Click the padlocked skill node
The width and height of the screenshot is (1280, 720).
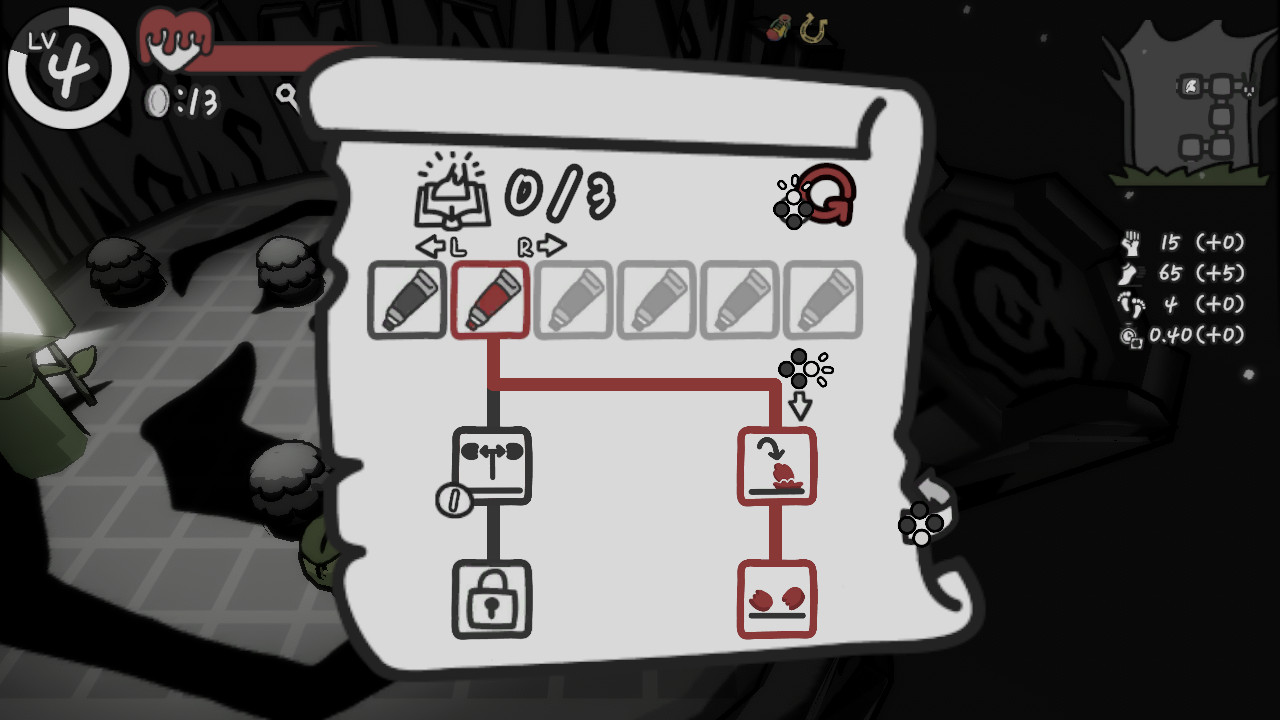tap(491, 600)
